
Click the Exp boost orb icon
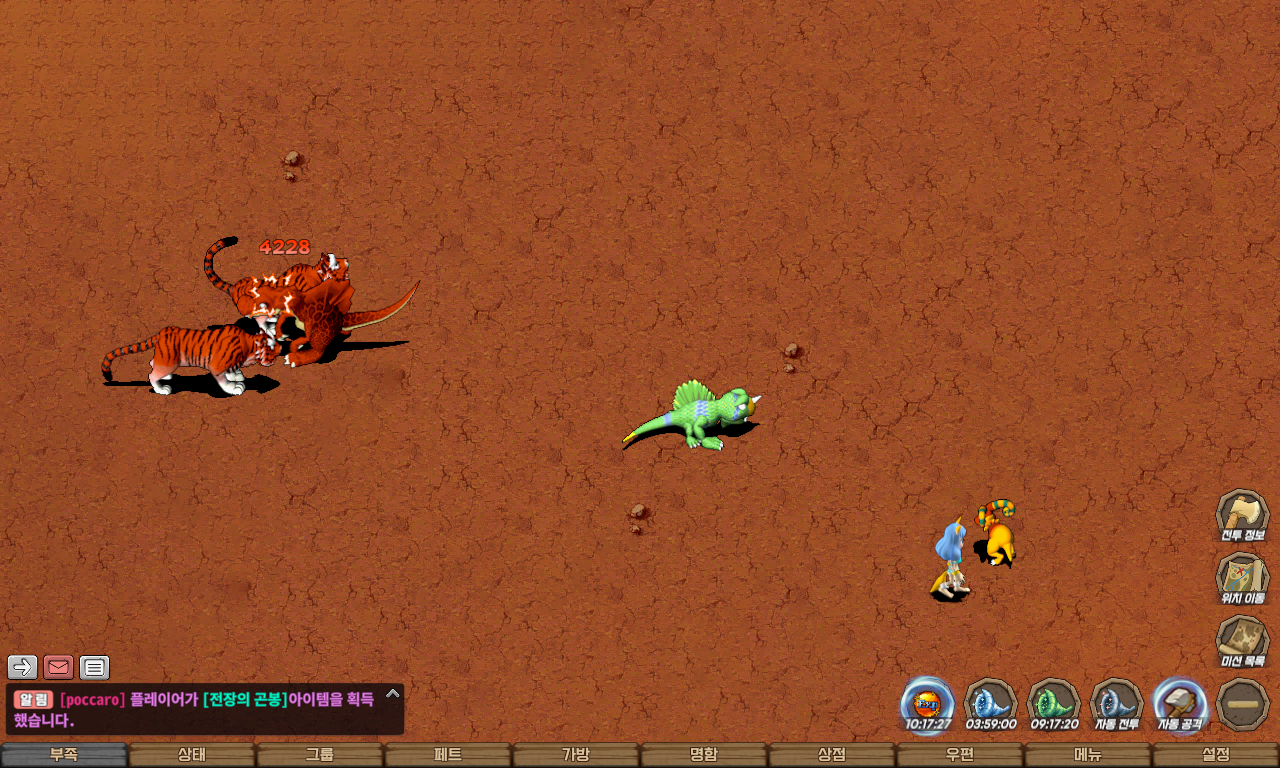tap(927, 702)
